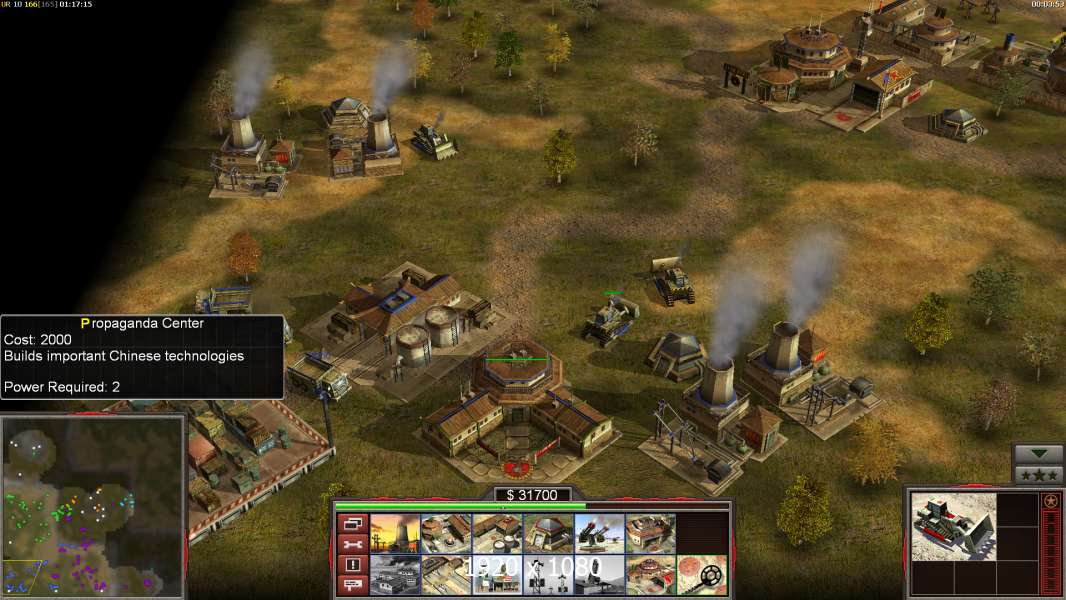This screenshot has width=1066, height=600.
Task: Build a Supply Center from the command bar
Action: 497,534
